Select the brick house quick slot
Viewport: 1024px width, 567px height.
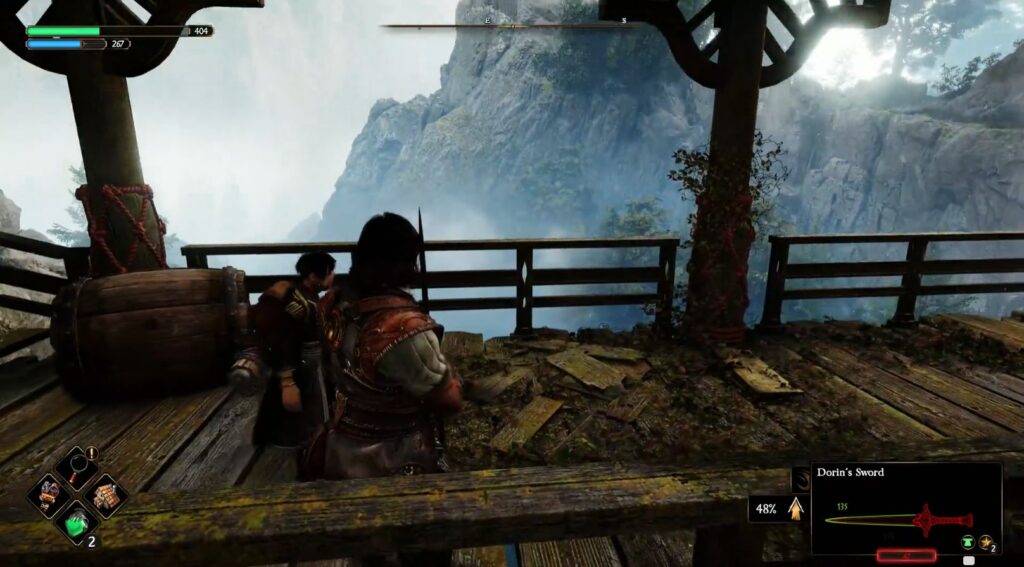point(104,494)
